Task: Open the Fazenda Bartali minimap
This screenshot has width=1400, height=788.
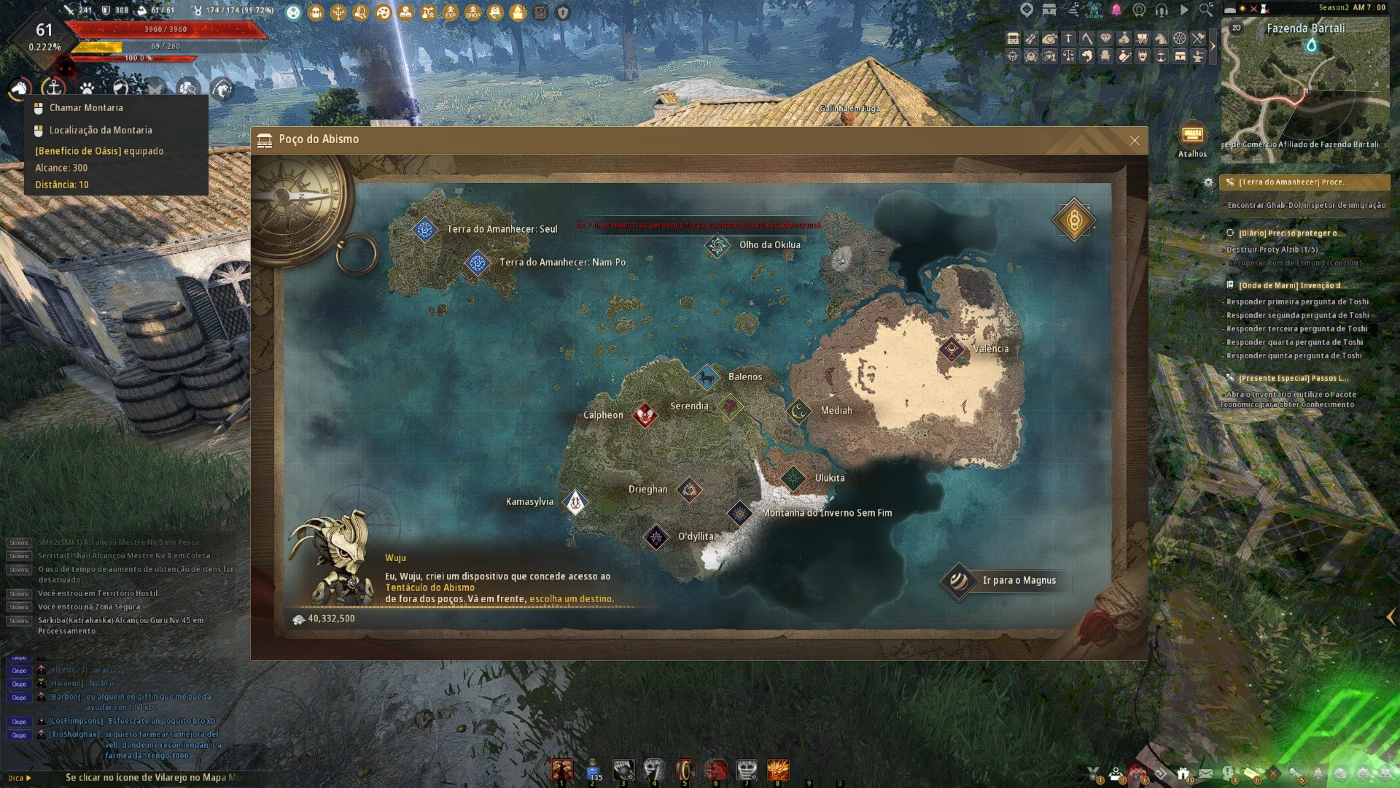Action: pos(1304,91)
